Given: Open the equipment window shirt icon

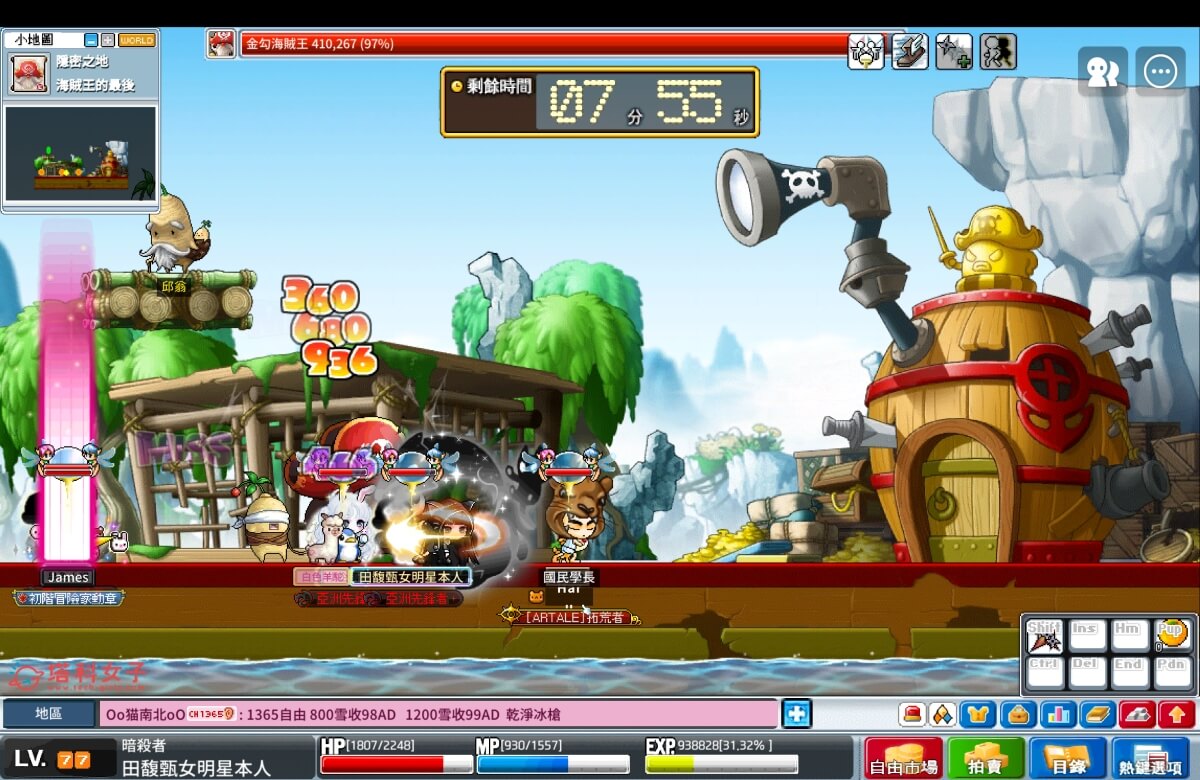Looking at the screenshot, I should pos(977,714).
